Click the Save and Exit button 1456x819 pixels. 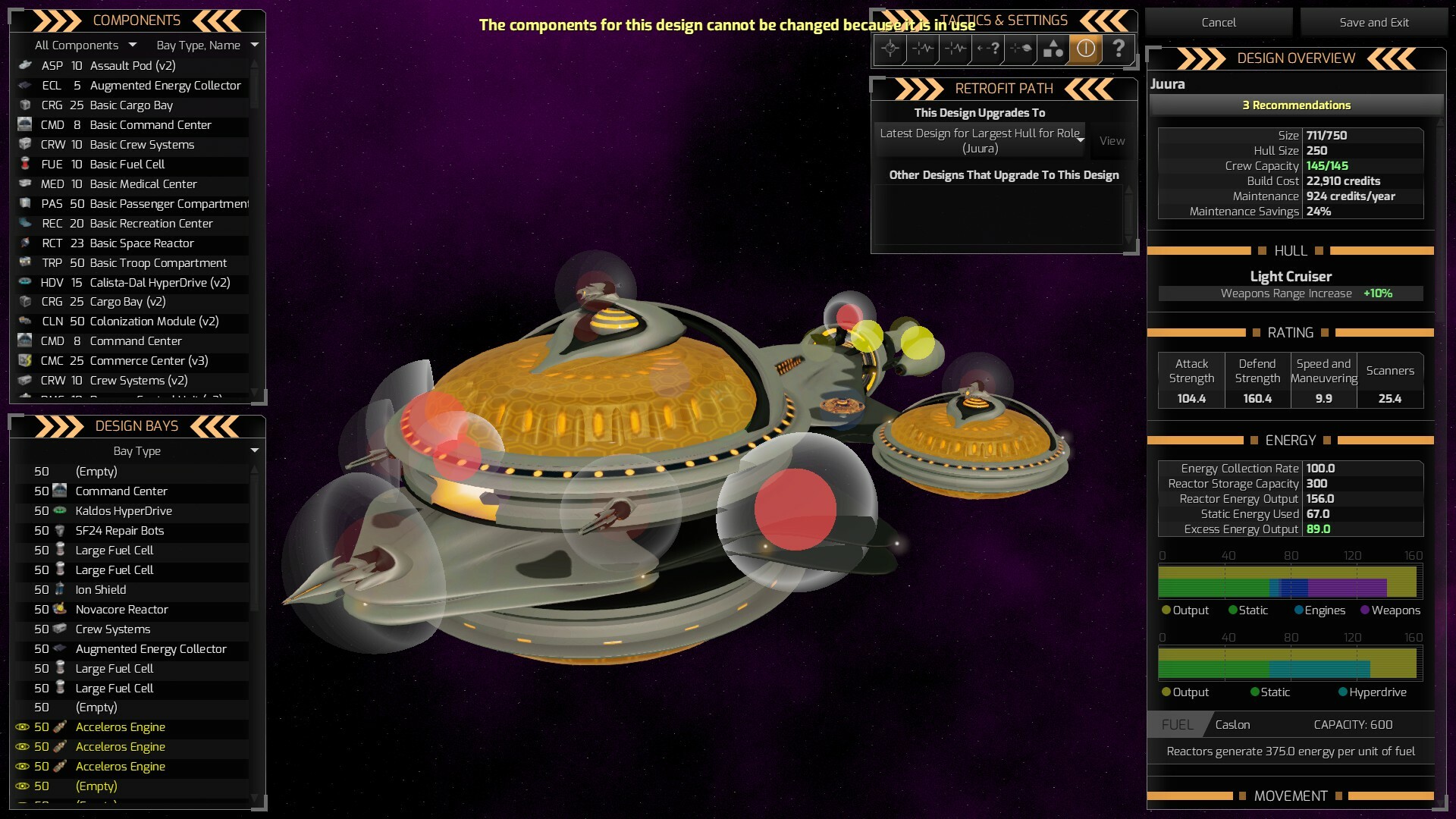pyautogui.click(x=1373, y=22)
